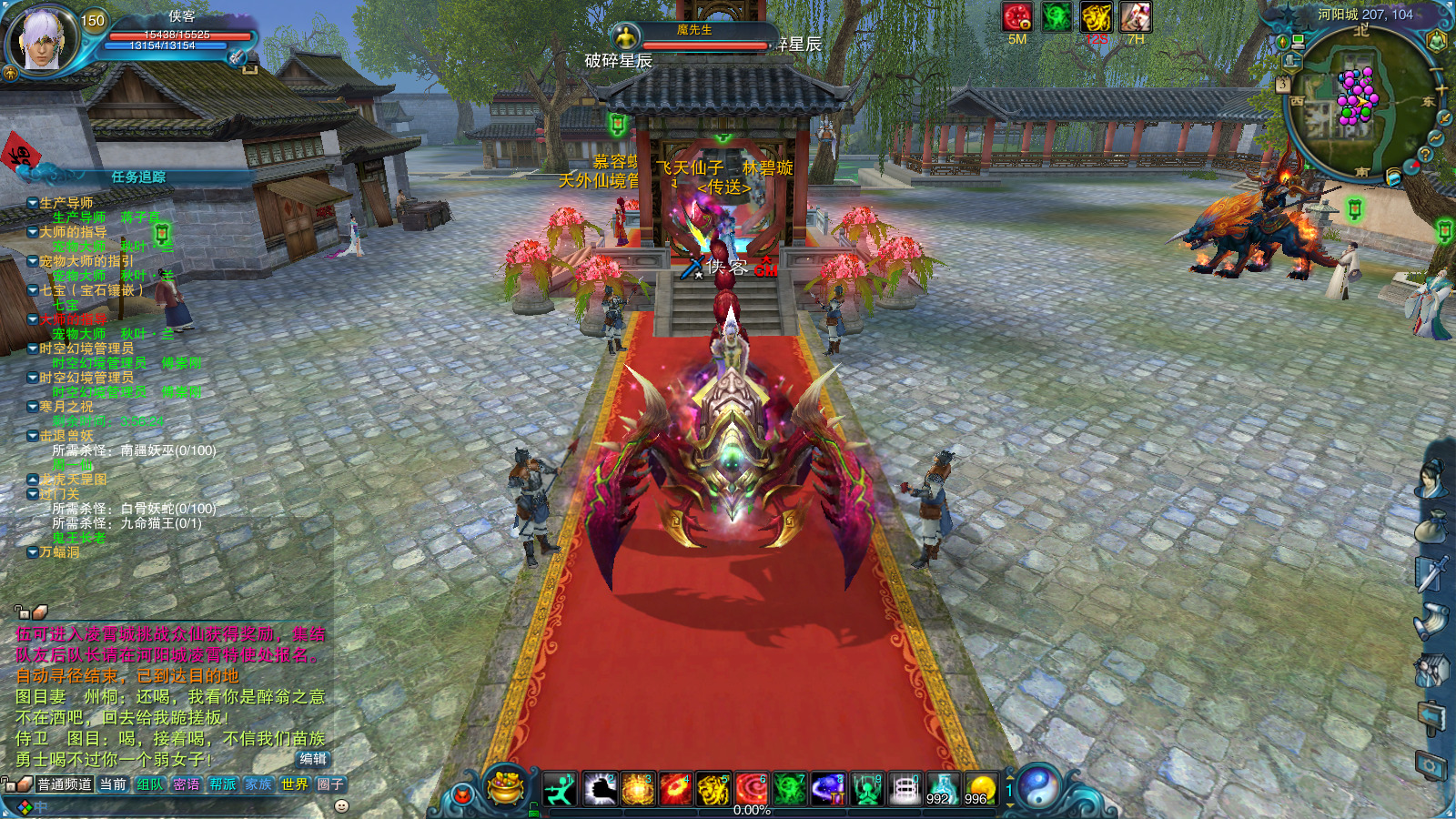Open the question mark help button
Image resolution: width=1456 pixels, height=819 pixels.
1425,155
